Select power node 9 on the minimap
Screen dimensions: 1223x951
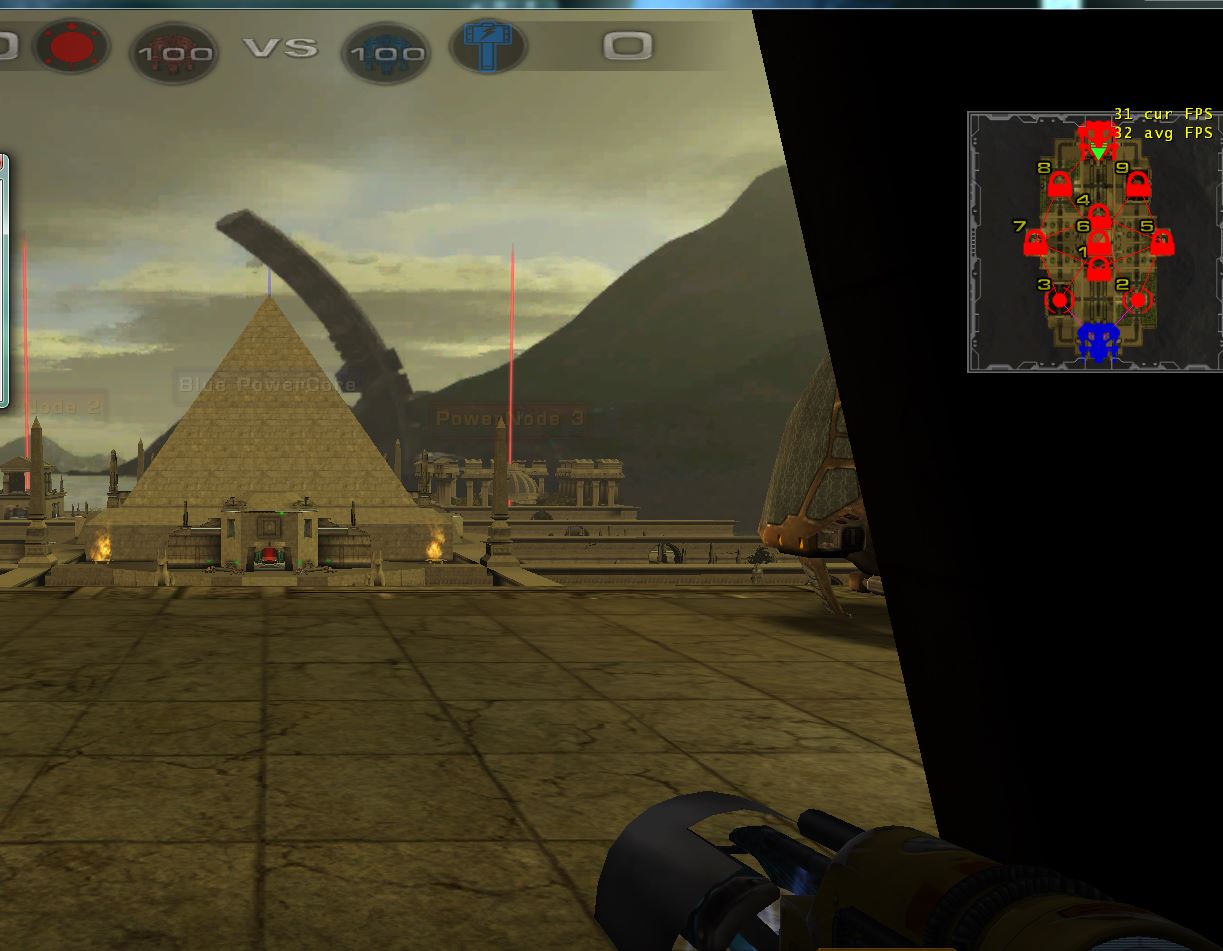(1137, 185)
